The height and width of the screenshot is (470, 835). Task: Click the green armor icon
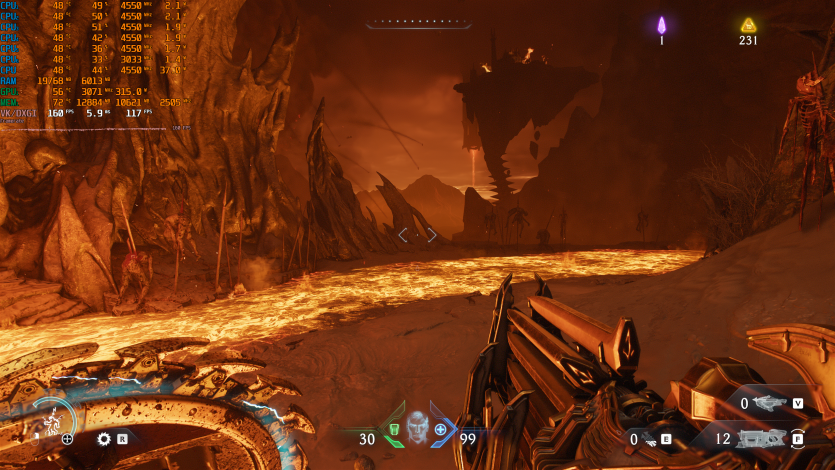pos(394,431)
